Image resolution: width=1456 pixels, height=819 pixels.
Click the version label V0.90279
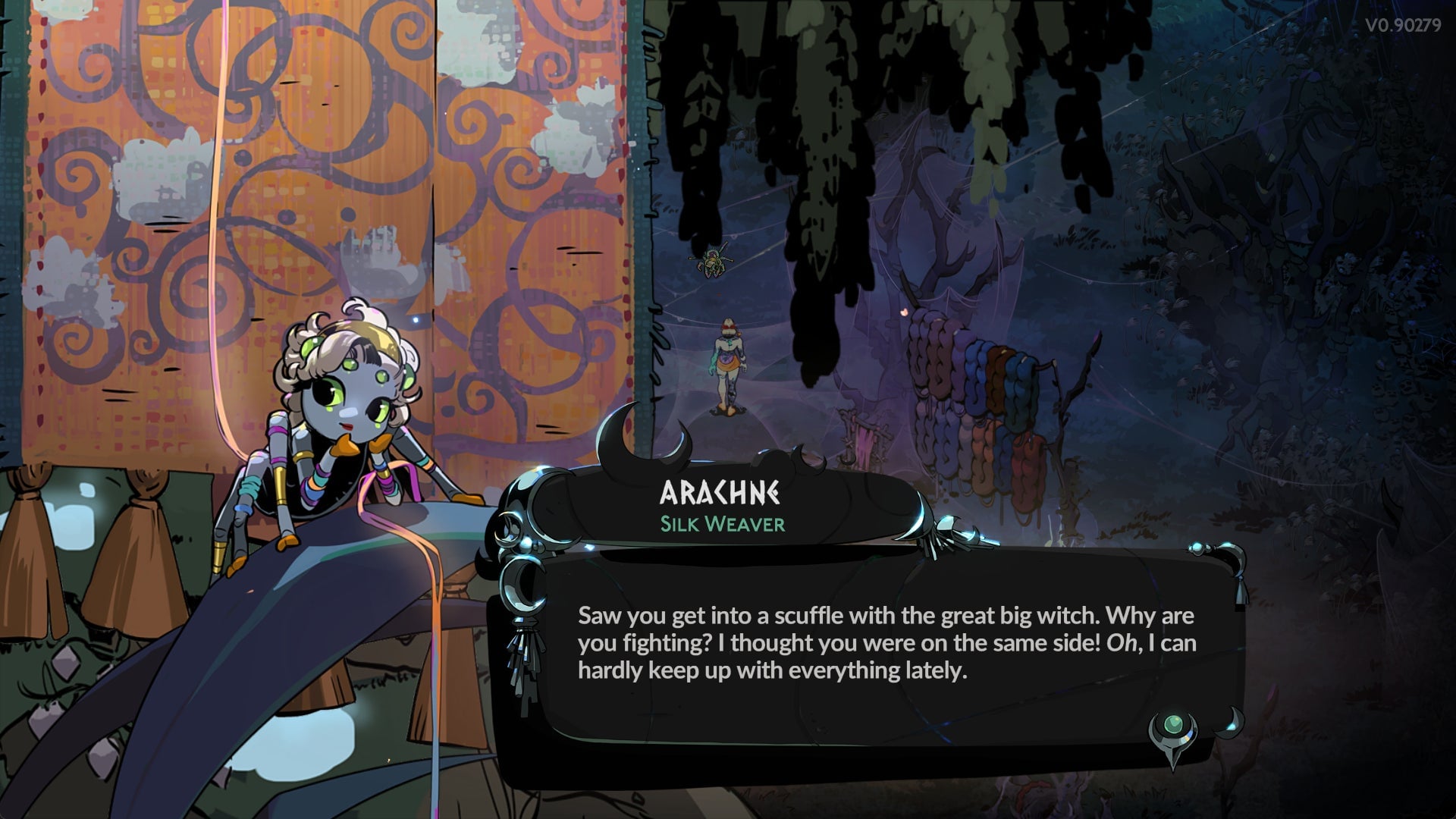click(x=1401, y=24)
